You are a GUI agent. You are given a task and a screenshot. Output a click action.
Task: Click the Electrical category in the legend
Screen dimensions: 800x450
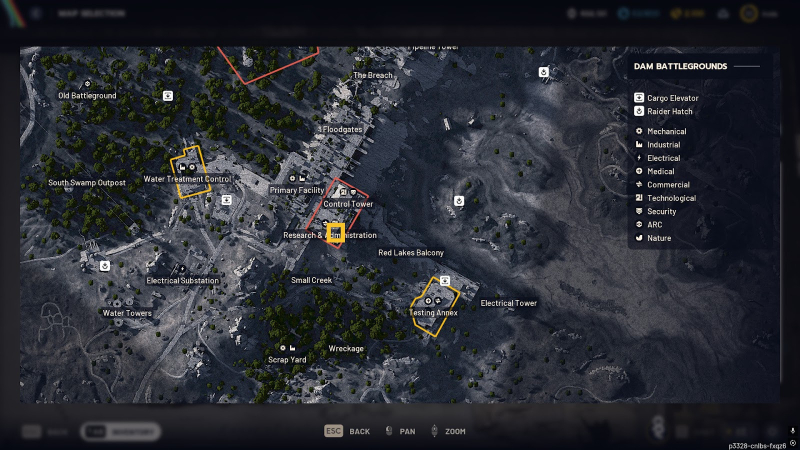(x=663, y=158)
